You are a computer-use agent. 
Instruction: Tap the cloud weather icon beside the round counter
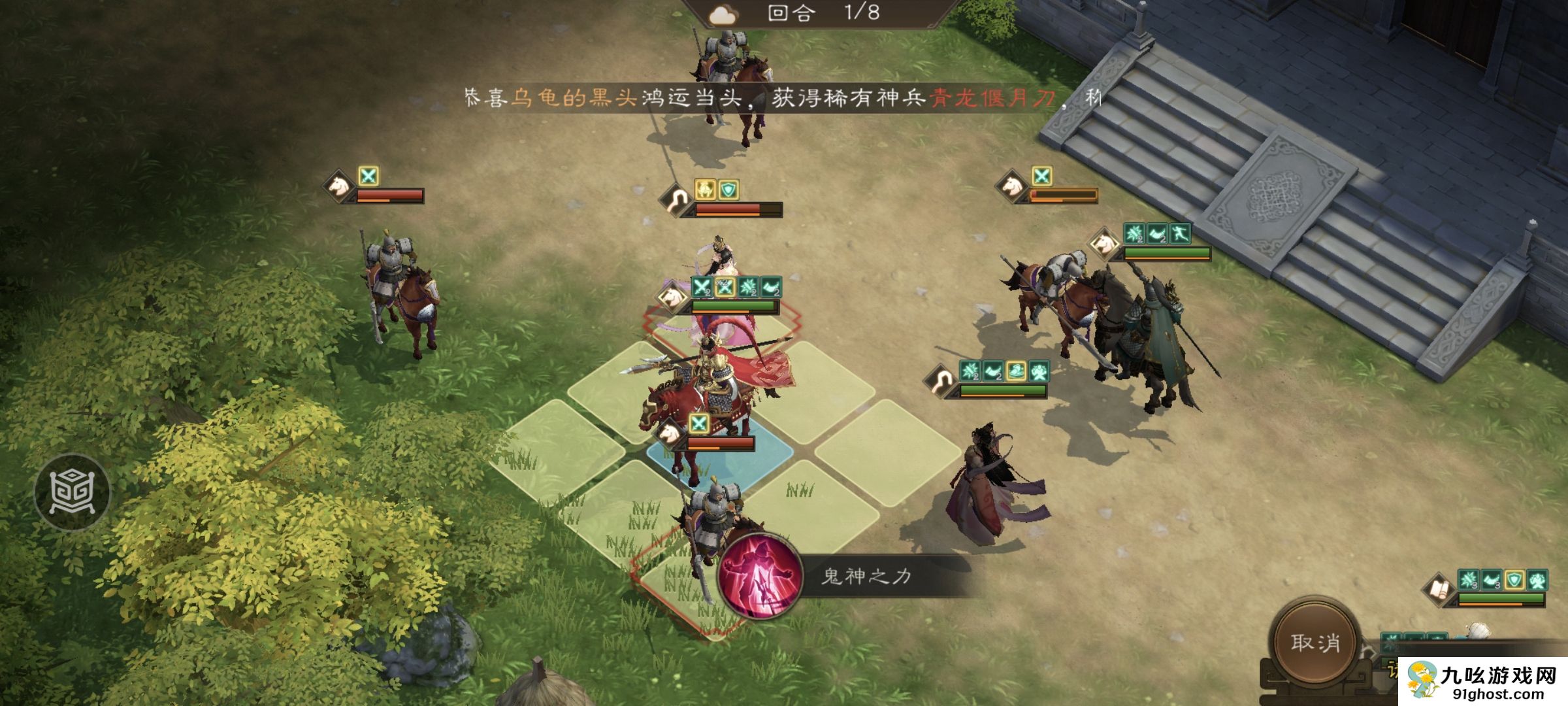[724, 16]
